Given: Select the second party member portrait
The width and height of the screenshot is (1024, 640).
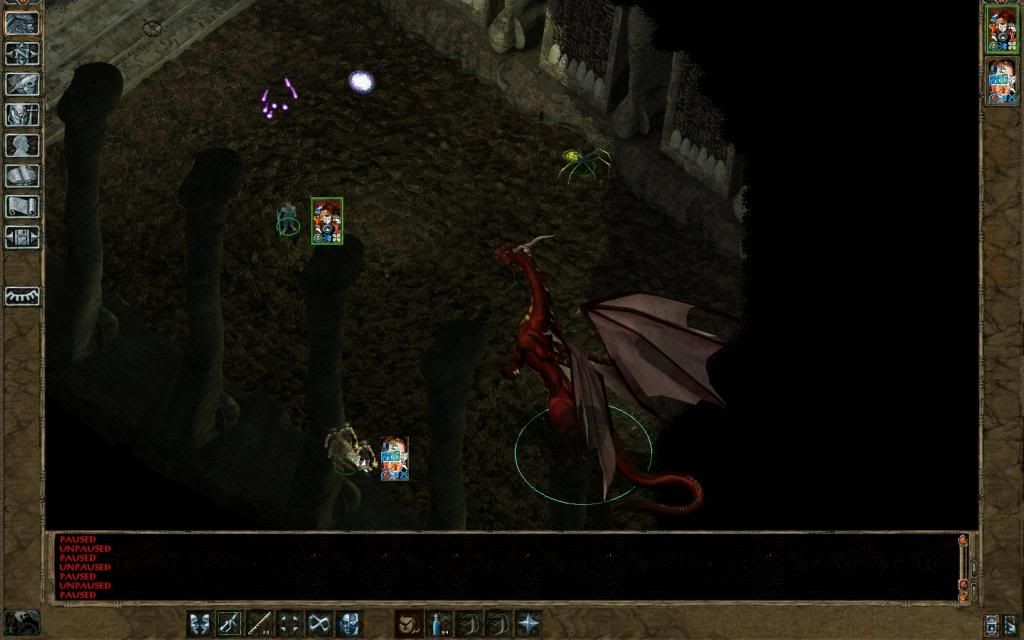Looking at the screenshot, I should click(1001, 81).
